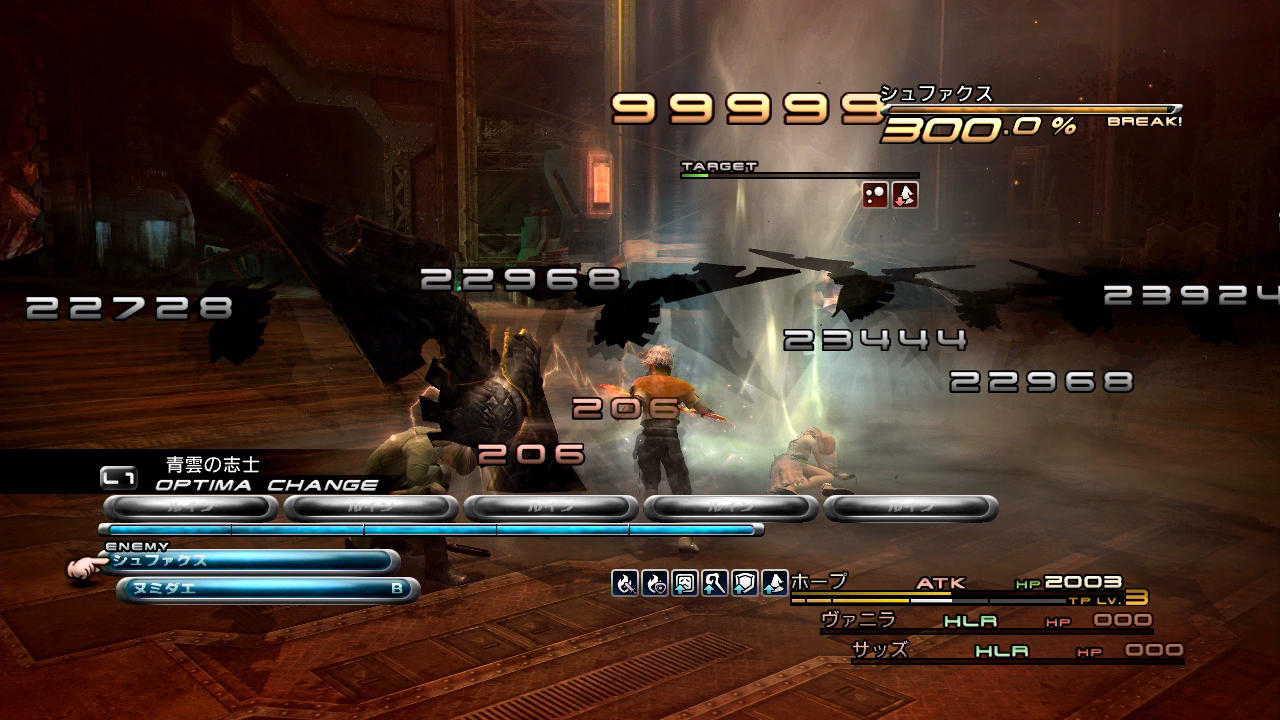Click the flame heart-shield buff icon
The width and height of the screenshot is (1280, 720).
point(655,583)
